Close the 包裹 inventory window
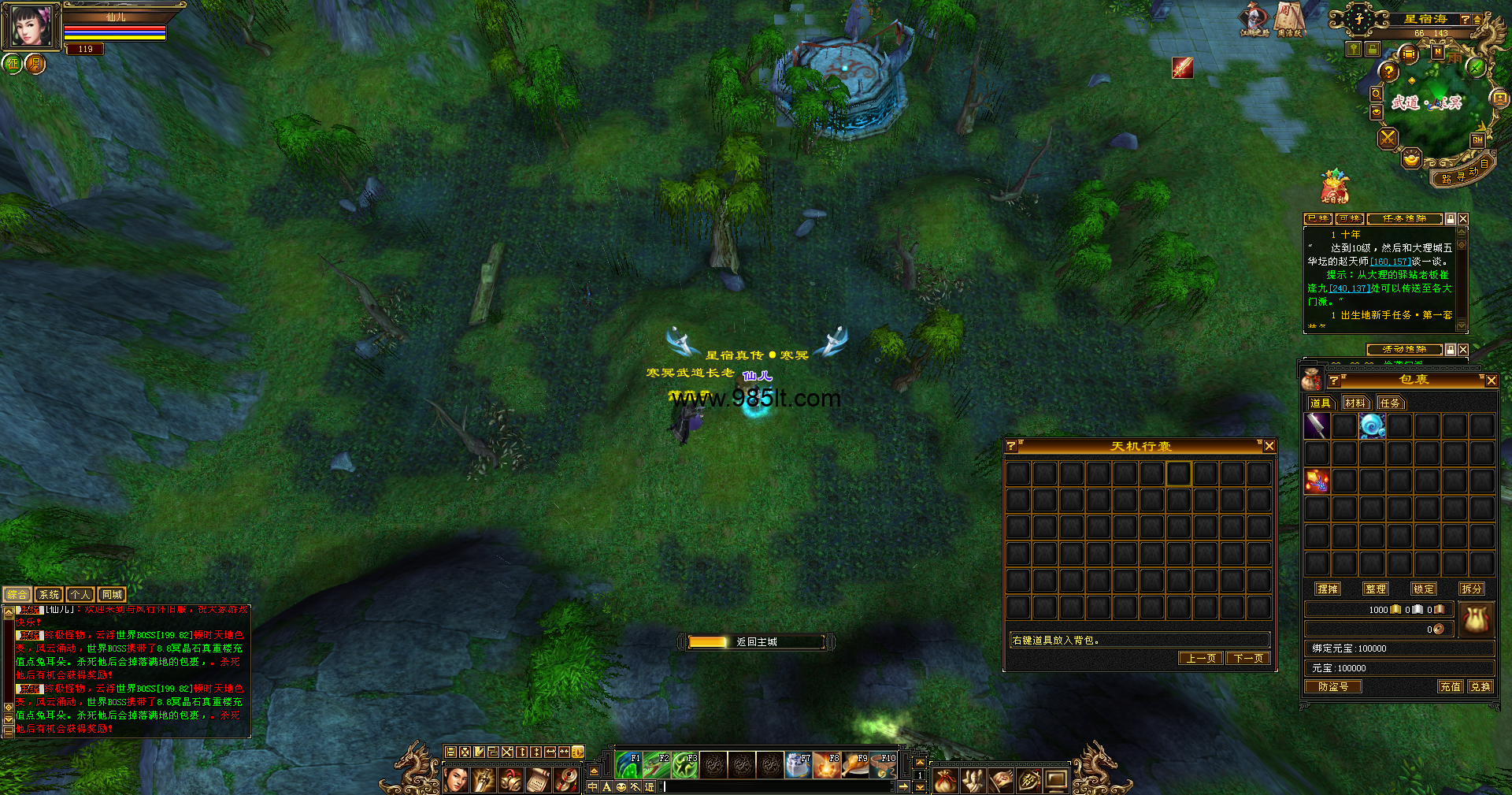The height and width of the screenshot is (795, 1512). point(1491,381)
